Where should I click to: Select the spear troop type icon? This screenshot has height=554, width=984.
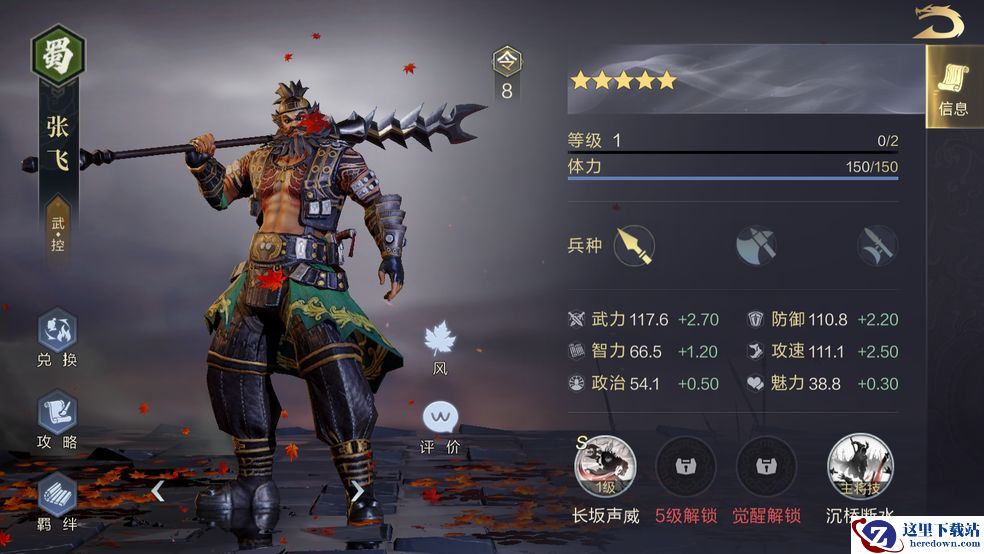[x=634, y=245]
